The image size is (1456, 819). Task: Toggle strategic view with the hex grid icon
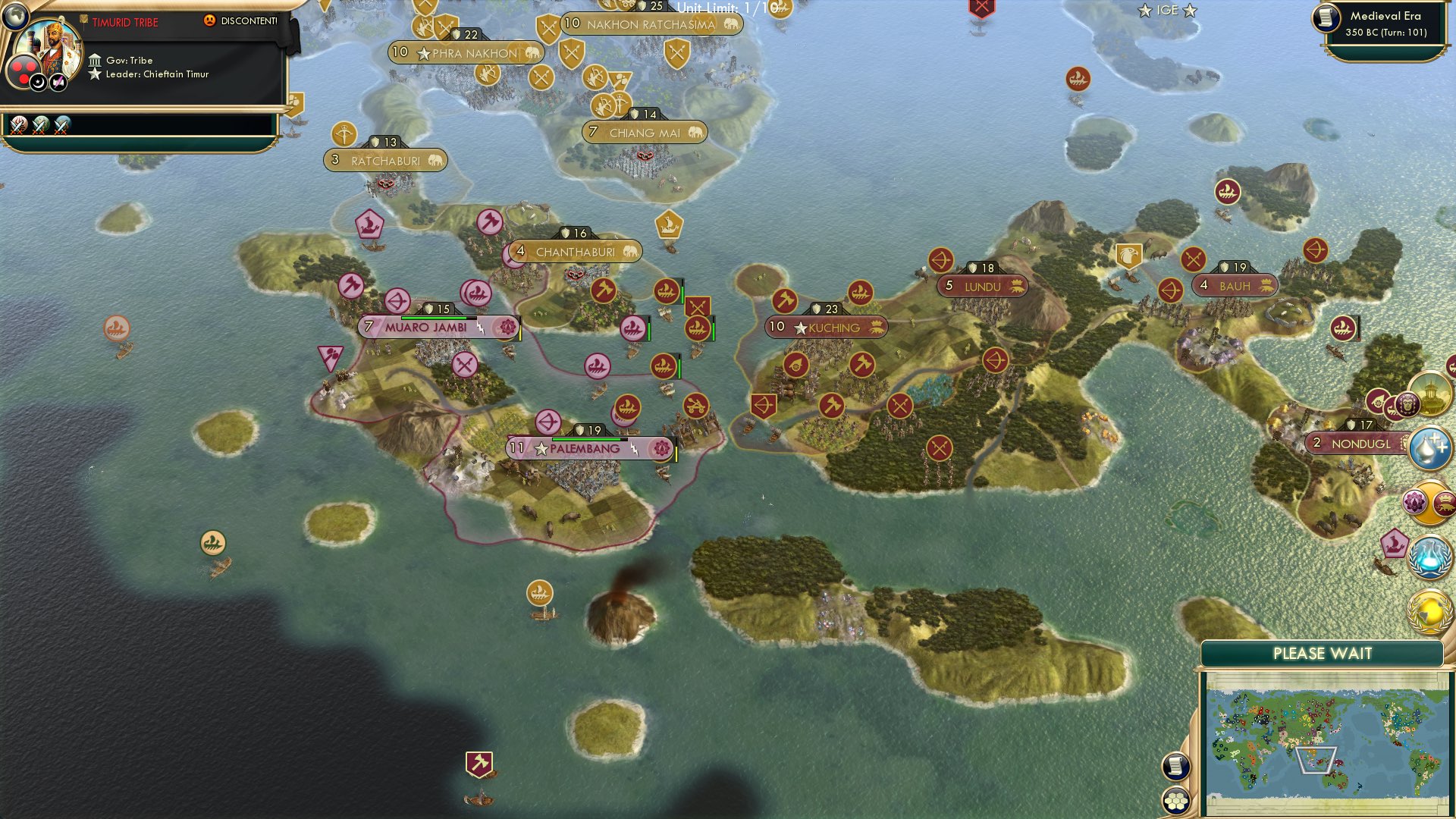click(x=1176, y=800)
